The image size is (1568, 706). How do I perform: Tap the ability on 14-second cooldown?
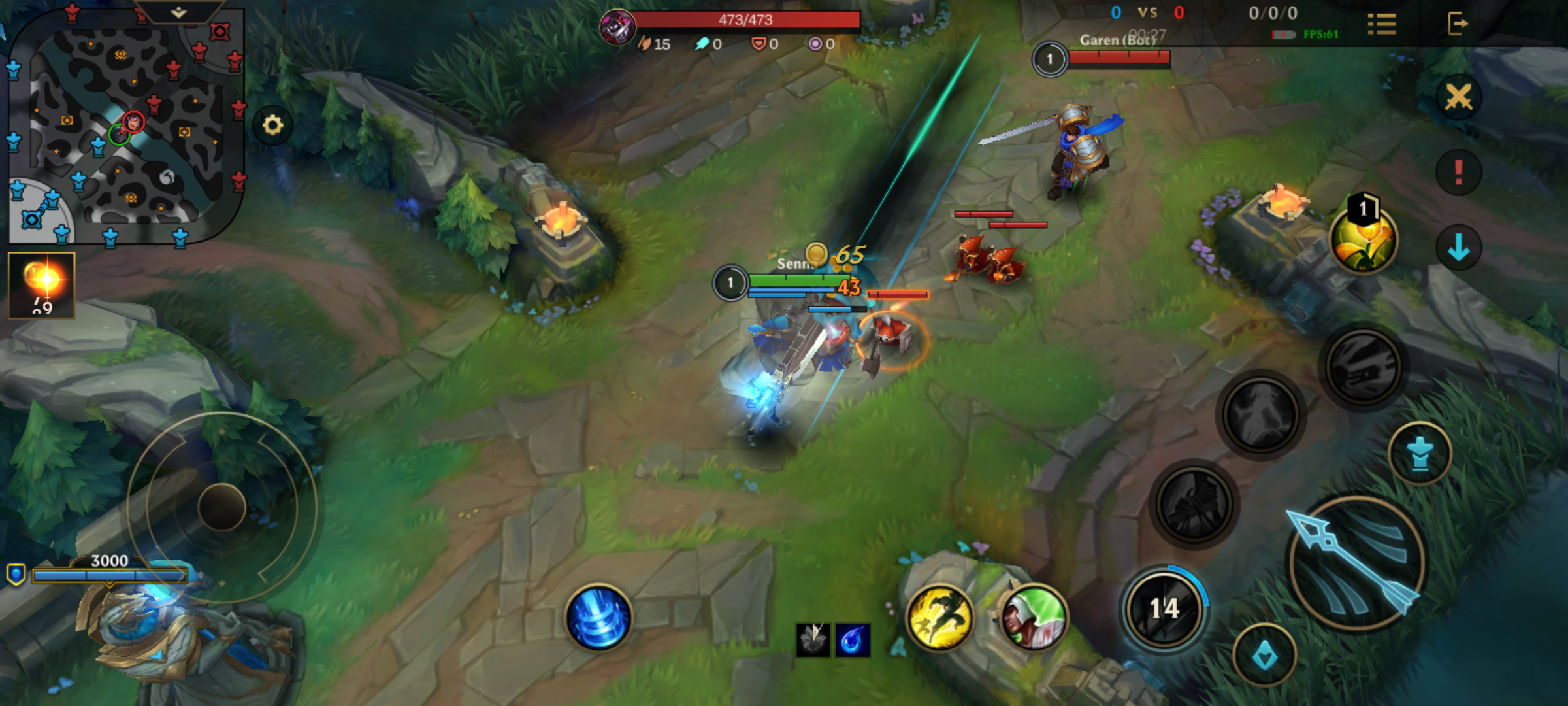click(x=1164, y=608)
